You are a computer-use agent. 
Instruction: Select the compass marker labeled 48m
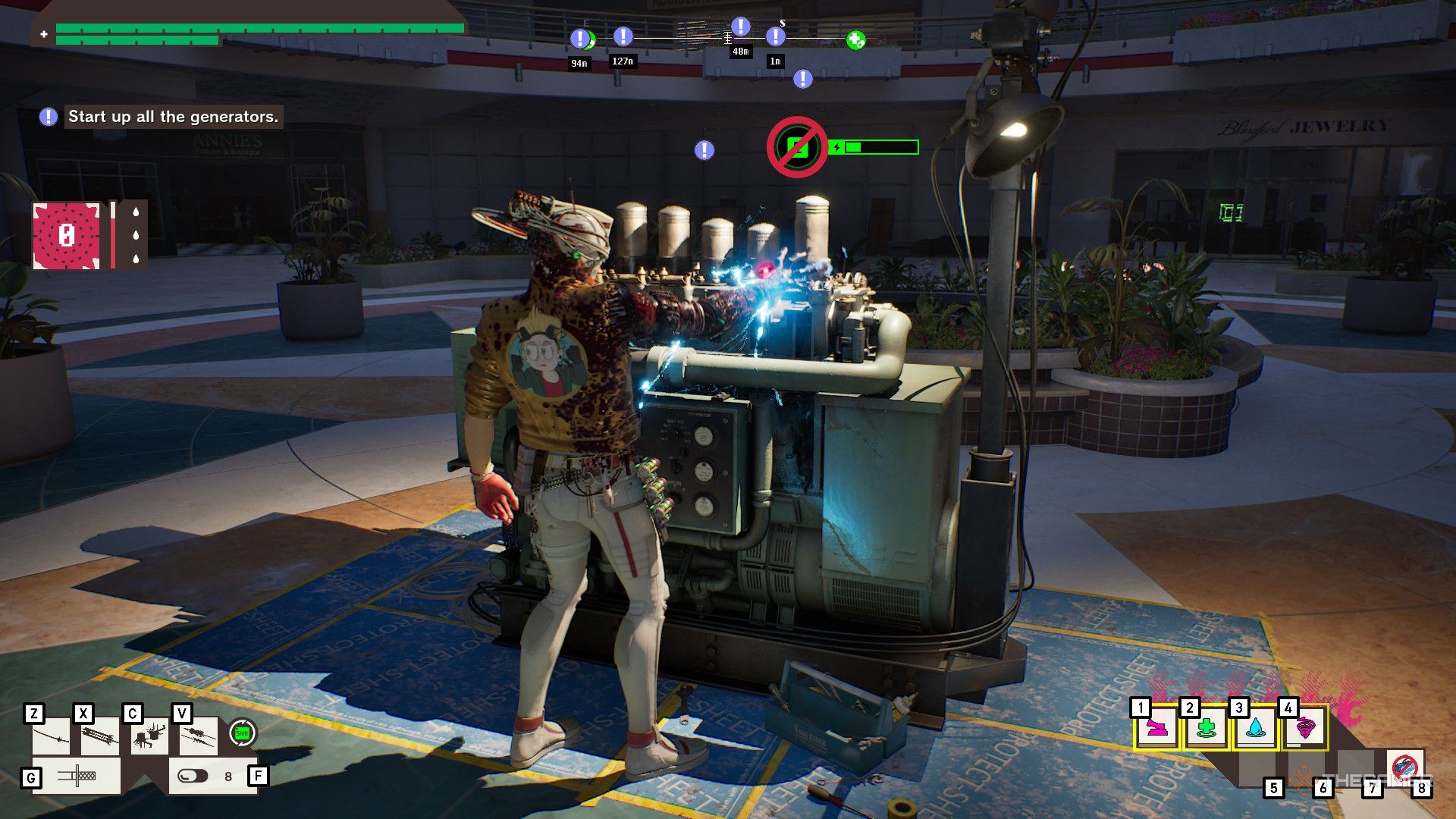[x=741, y=28]
